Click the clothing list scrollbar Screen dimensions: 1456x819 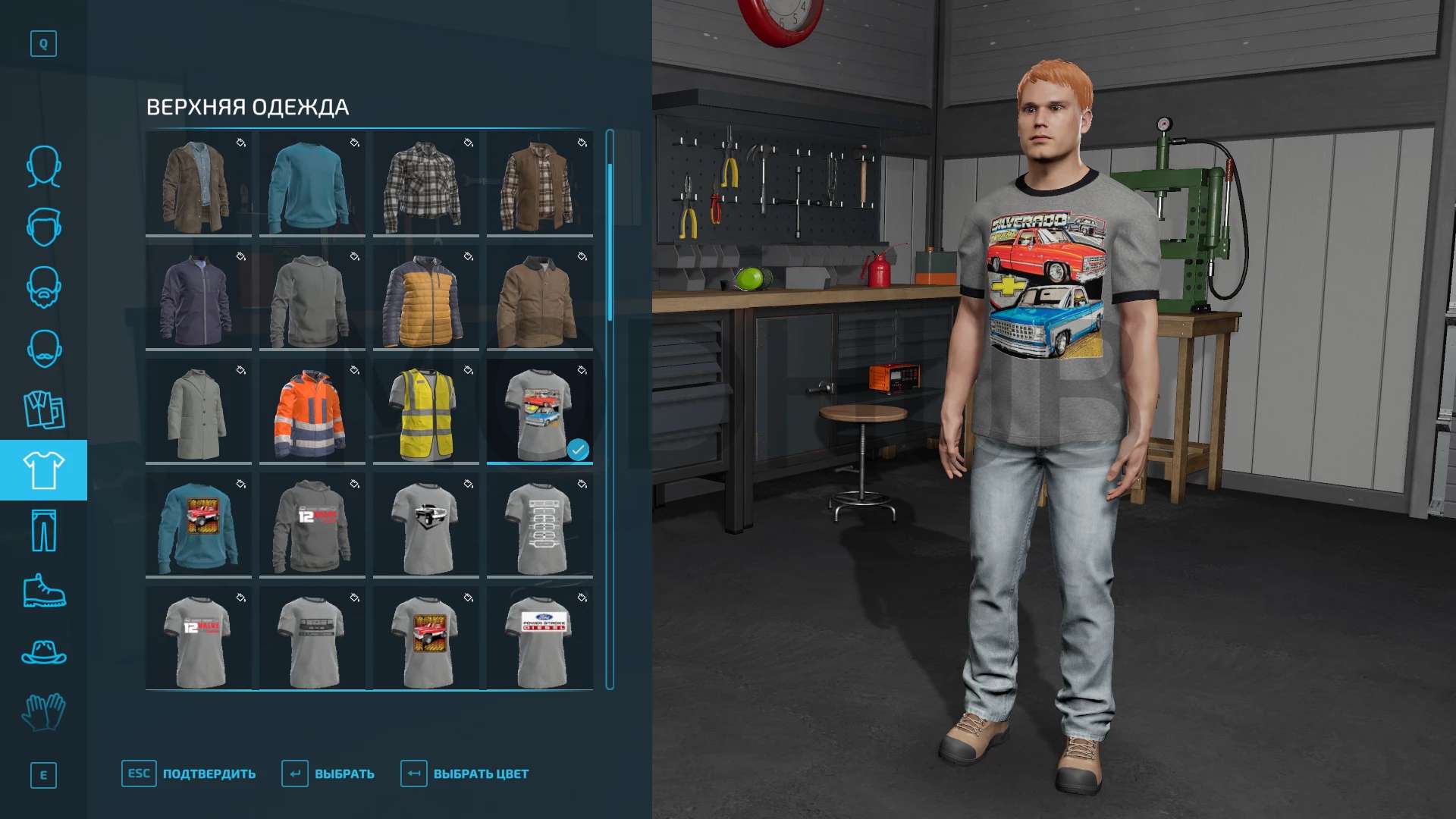[610, 409]
